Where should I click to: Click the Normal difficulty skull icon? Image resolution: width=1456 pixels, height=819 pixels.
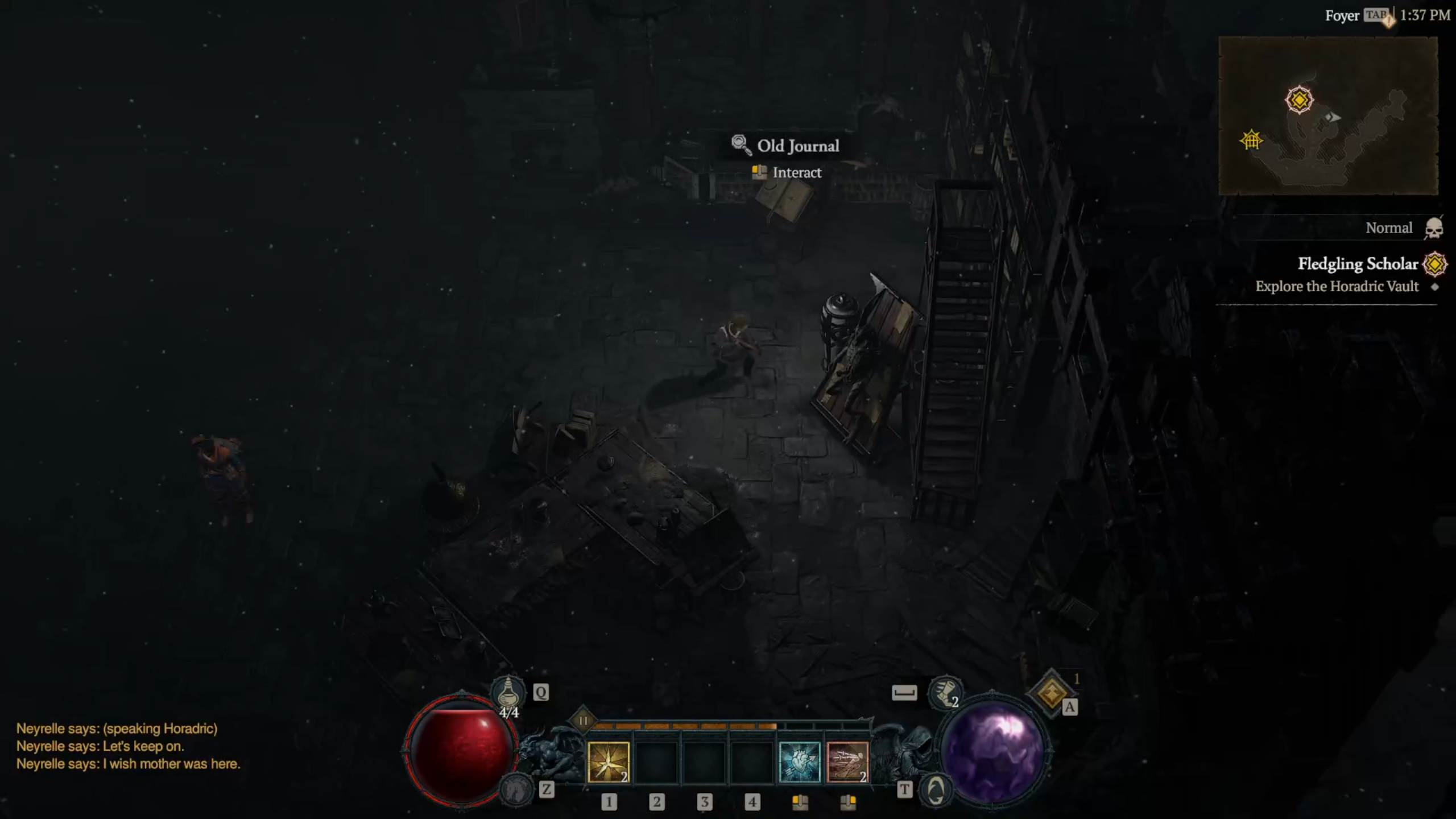[x=1433, y=229]
